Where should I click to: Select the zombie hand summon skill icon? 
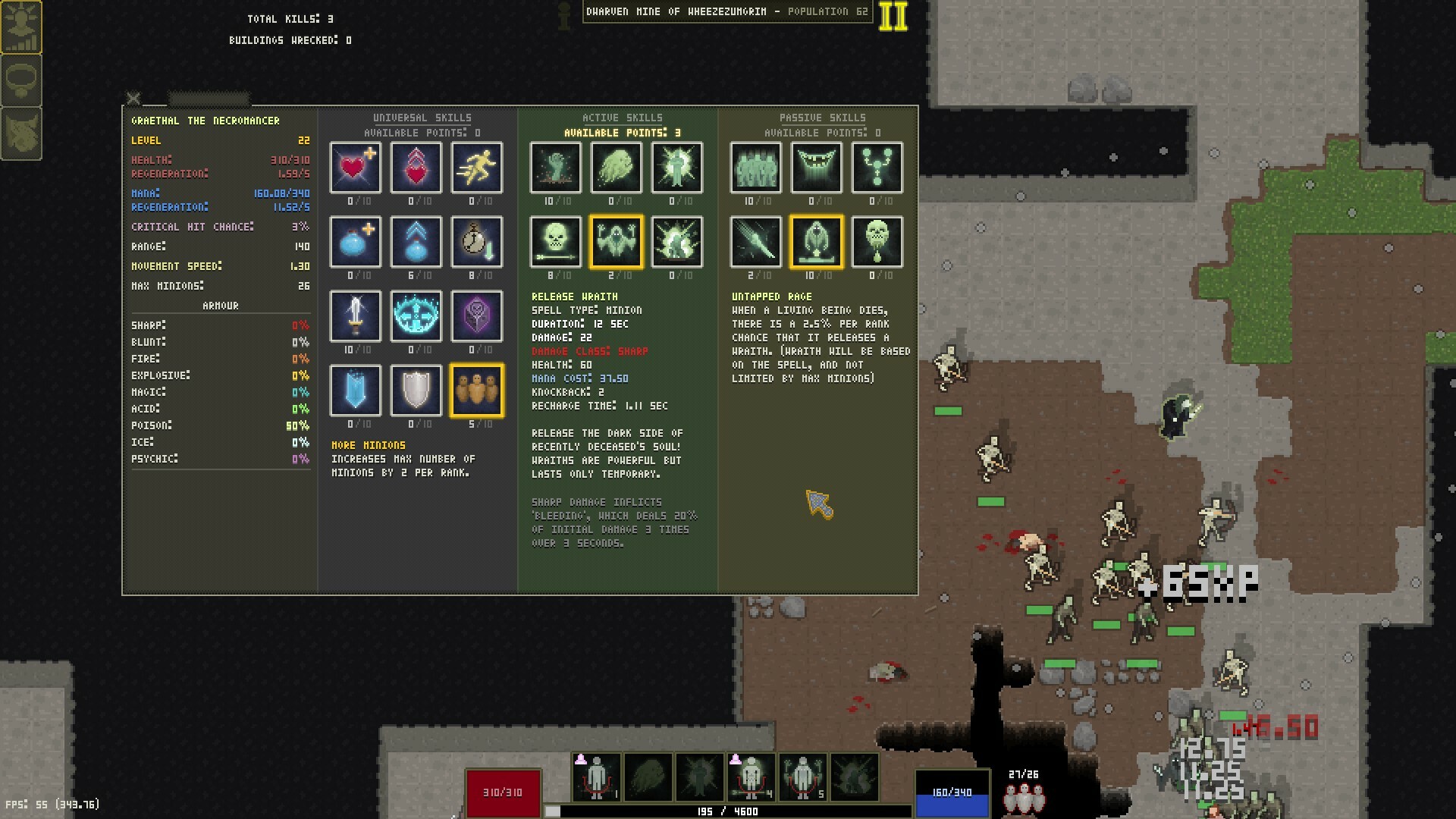point(556,168)
